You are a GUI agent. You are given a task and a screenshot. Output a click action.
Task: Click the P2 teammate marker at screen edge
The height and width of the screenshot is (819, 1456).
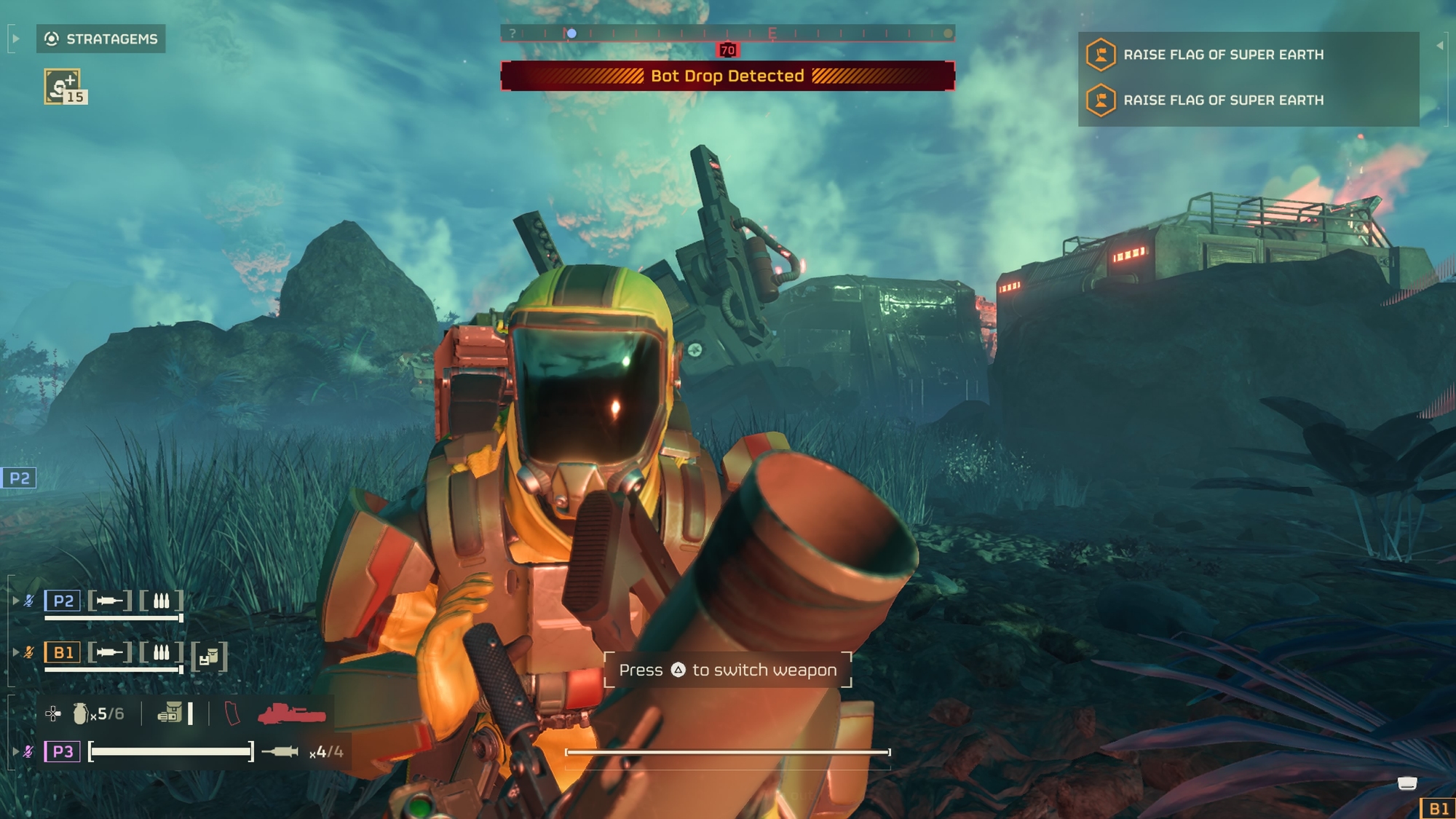click(18, 478)
